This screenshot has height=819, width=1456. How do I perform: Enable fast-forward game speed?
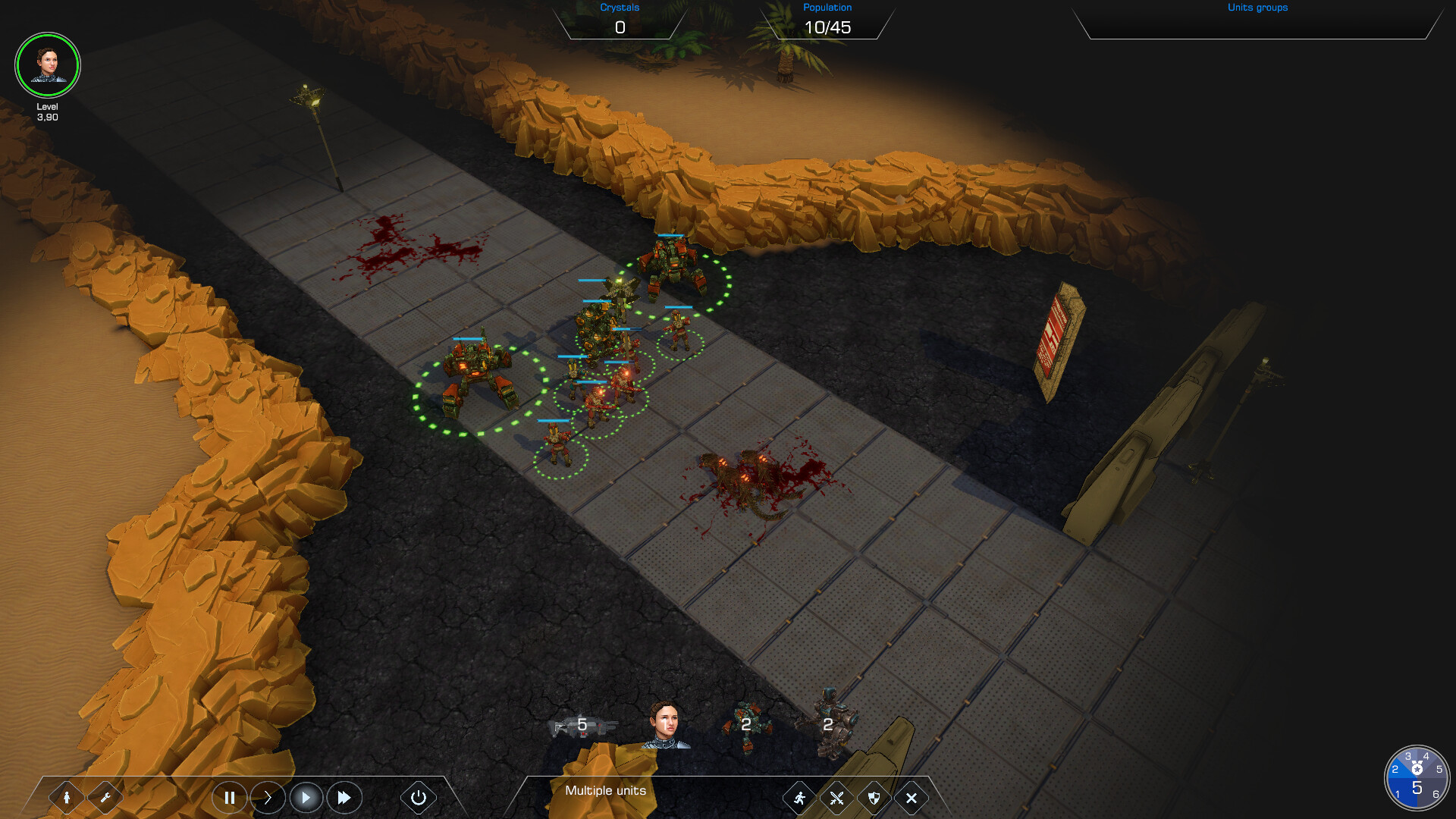344,798
